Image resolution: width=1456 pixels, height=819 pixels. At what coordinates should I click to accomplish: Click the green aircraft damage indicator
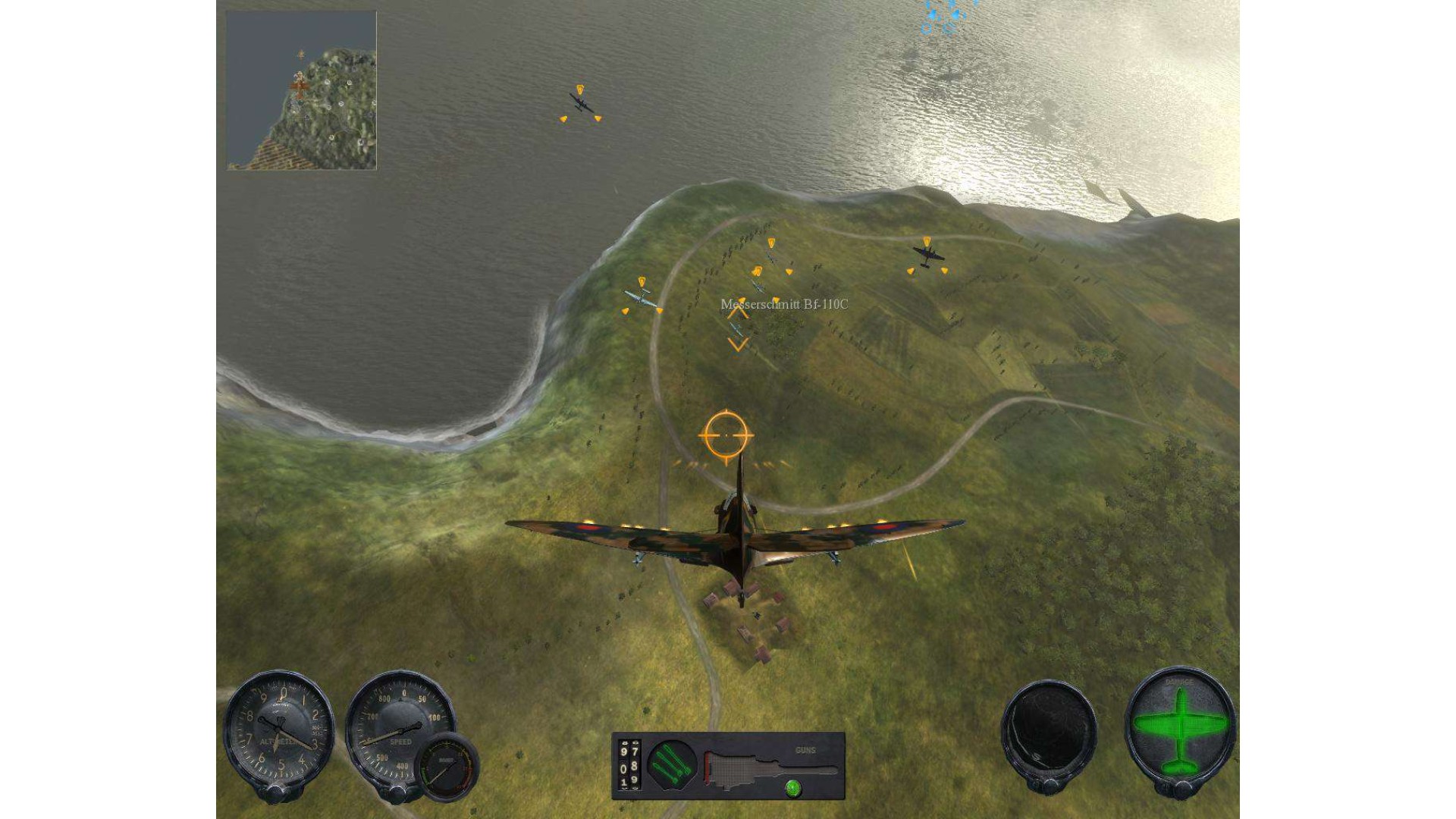point(1180,730)
